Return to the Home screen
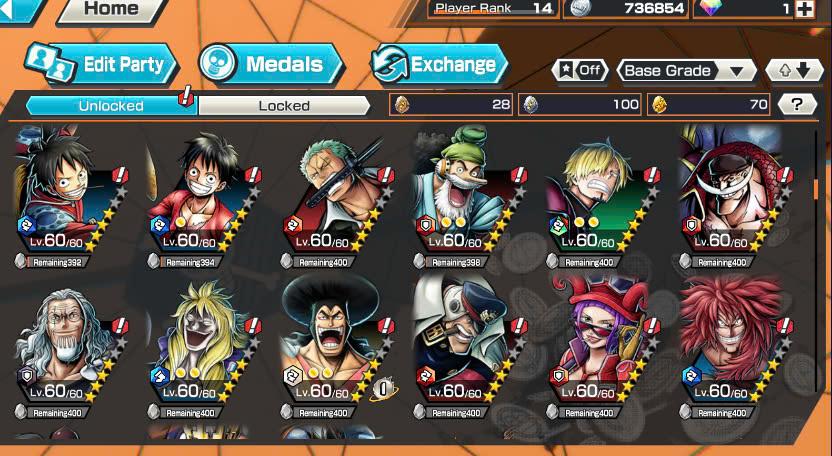This screenshot has height=456, width=832. click(110, 10)
